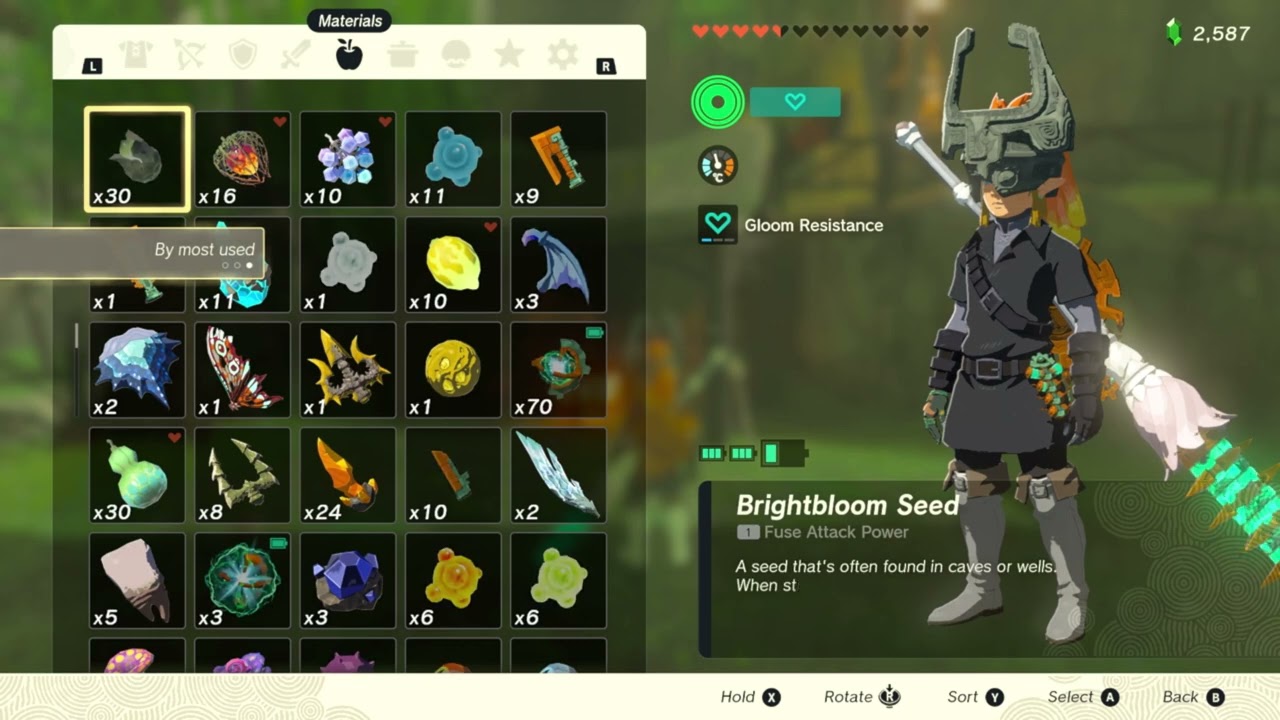
Task: Open the By most used sort dropdown
Action: pos(204,250)
